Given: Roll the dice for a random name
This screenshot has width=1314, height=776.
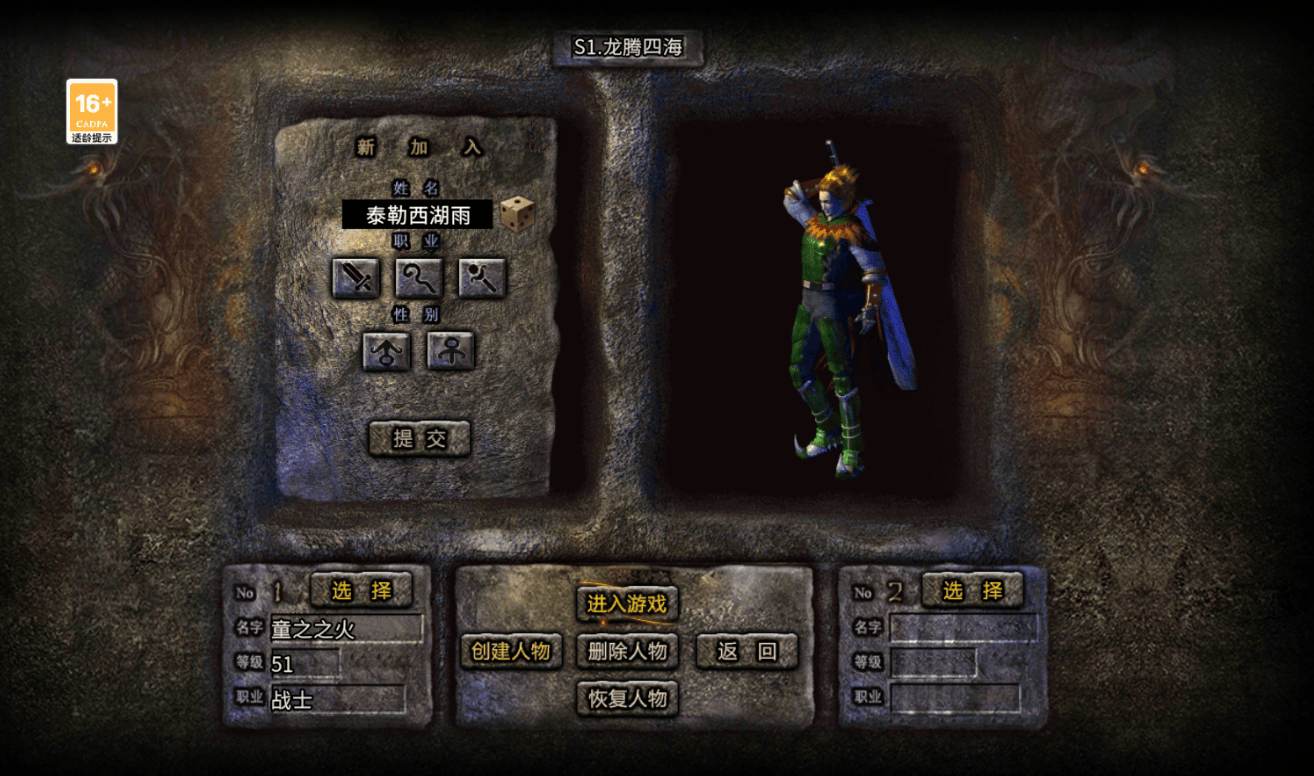Looking at the screenshot, I should 517,213.
